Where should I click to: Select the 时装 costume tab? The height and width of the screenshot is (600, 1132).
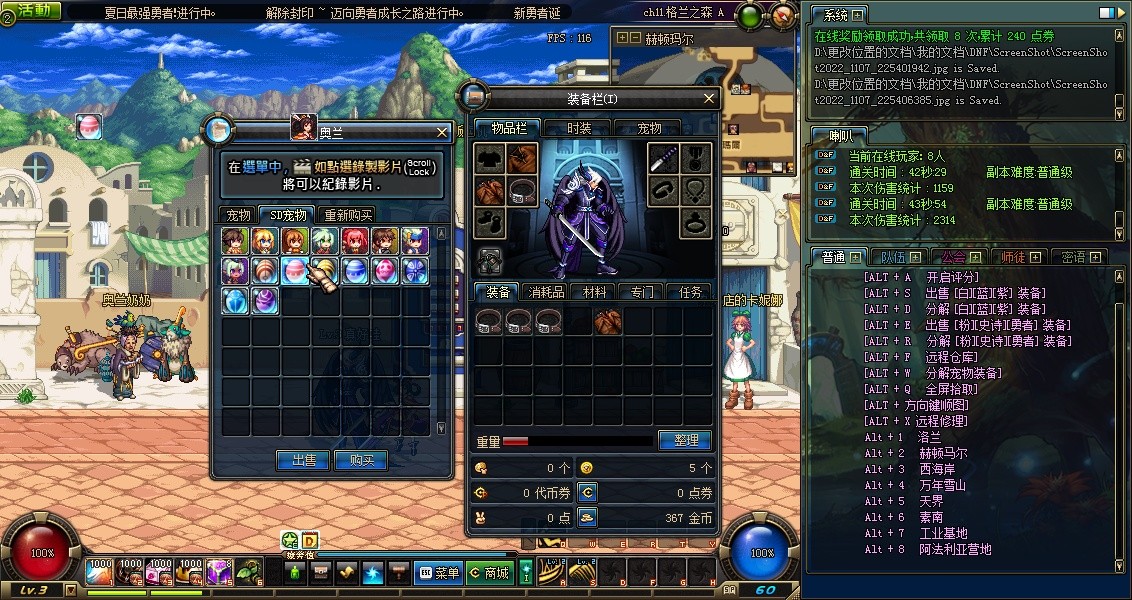point(579,128)
